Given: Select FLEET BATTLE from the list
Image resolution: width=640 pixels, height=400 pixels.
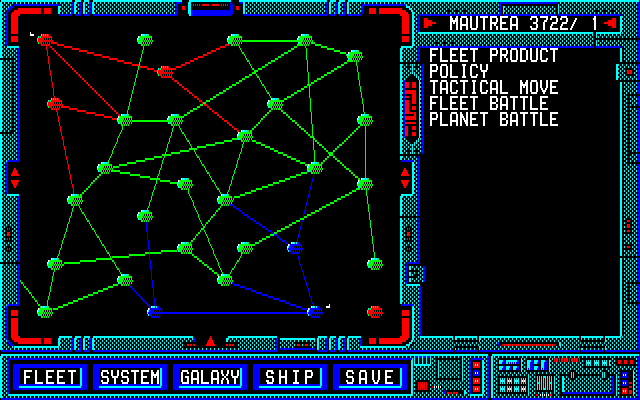Looking at the screenshot, I should tap(488, 104).
